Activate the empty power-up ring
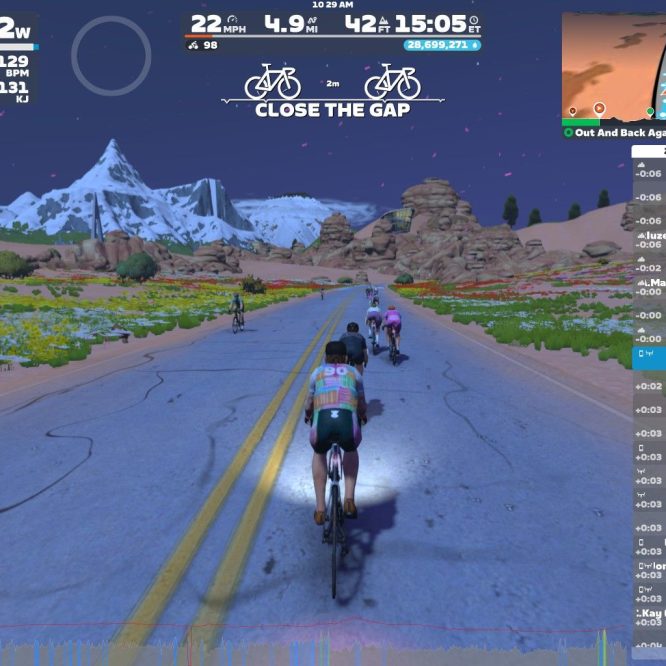Image resolution: width=666 pixels, height=666 pixels. click(x=111, y=56)
